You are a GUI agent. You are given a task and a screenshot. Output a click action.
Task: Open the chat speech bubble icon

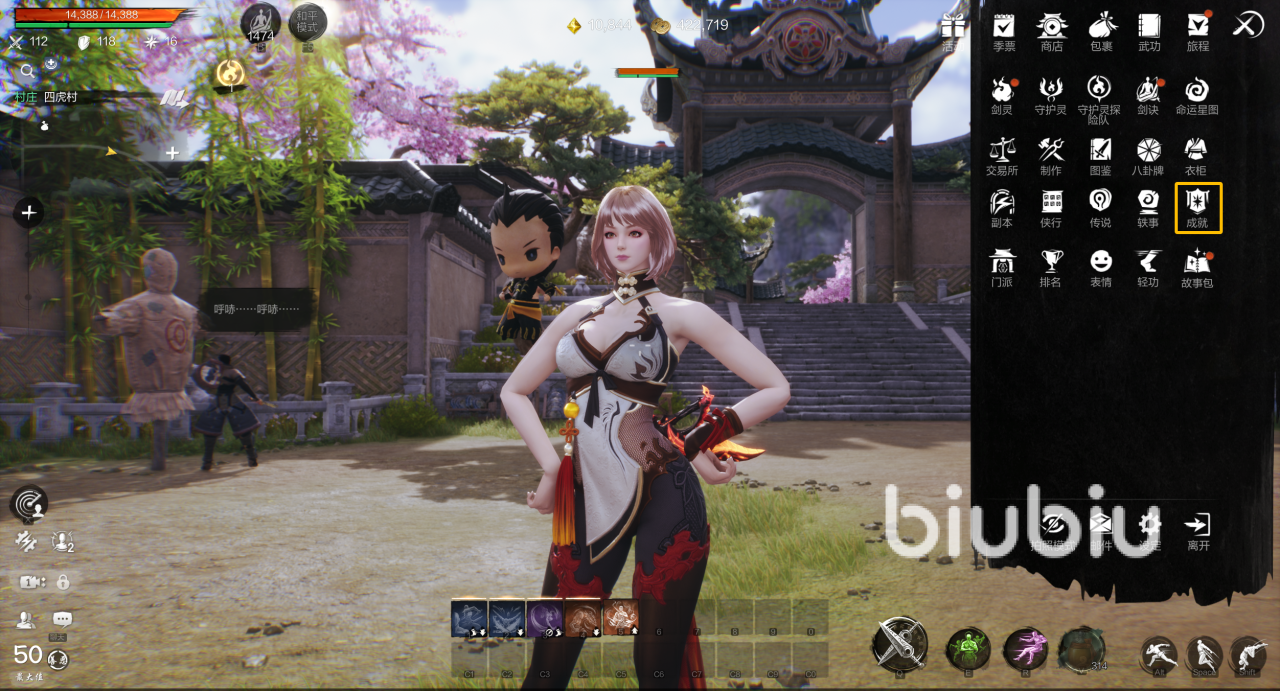tap(62, 620)
